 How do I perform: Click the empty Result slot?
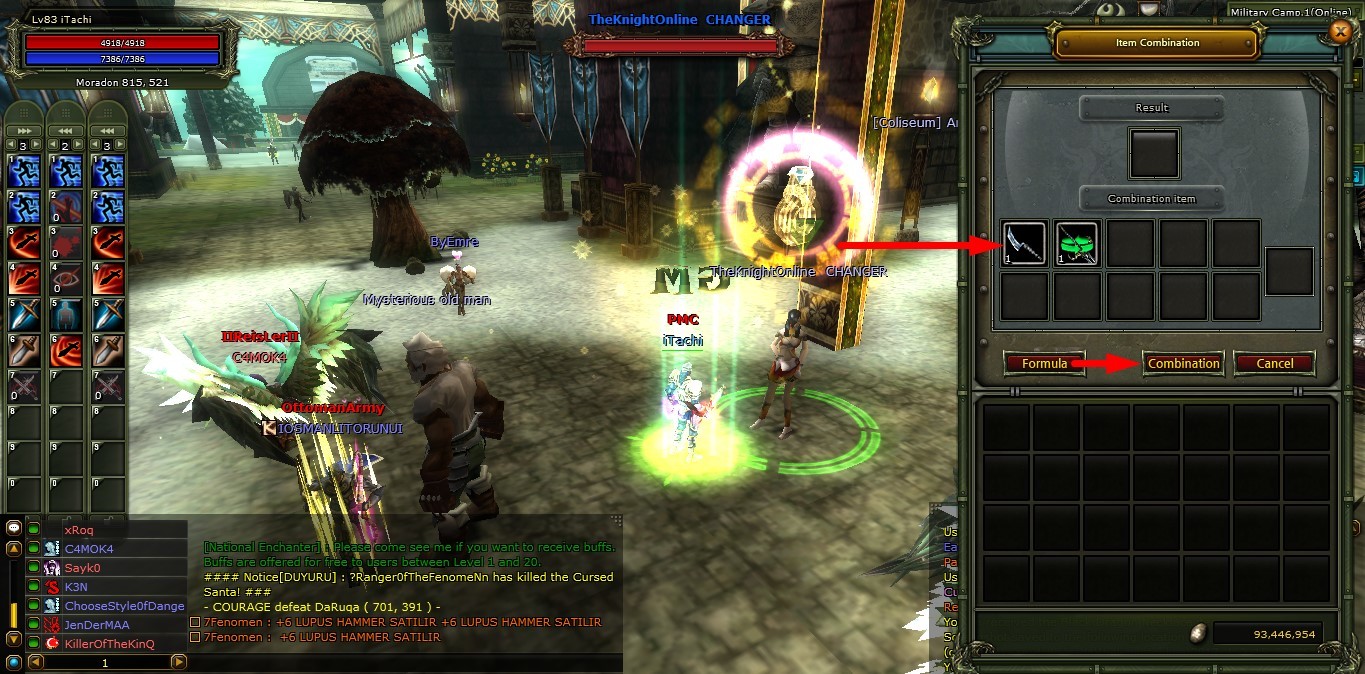(x=1153, y=152)
